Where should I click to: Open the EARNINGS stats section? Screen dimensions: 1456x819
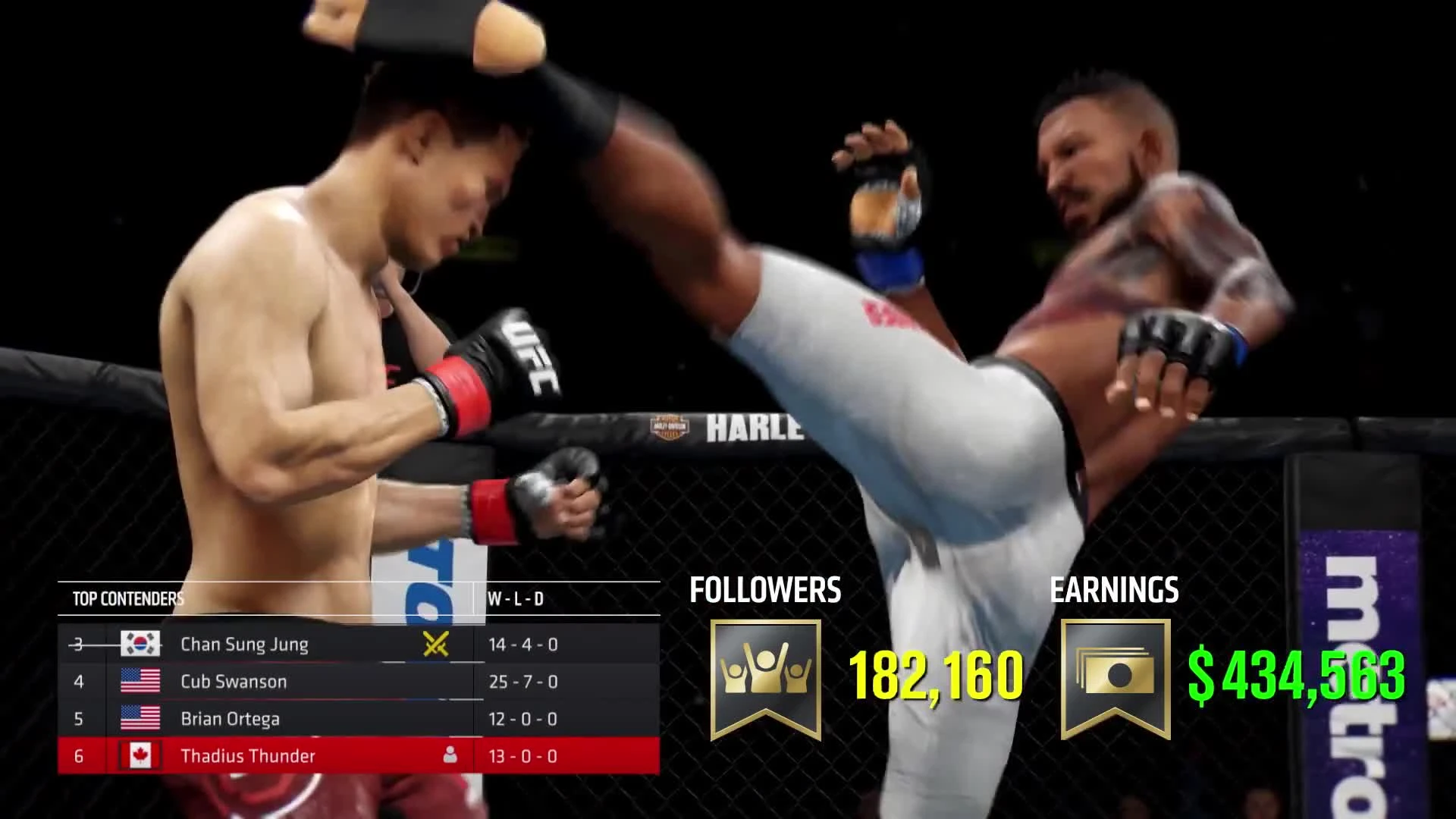pyautogui.click(x=1115, y=588)
